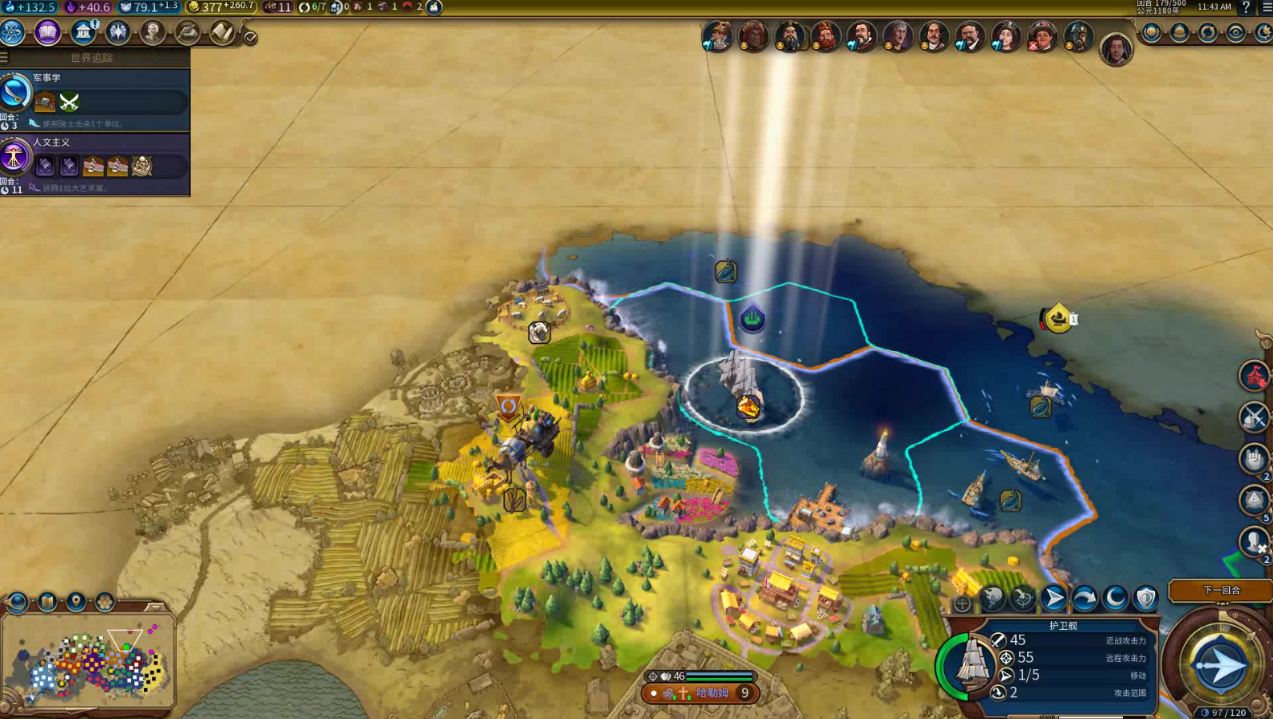1273x719 pixels.
Task: Toggle the world tracker checkmark button
Action: [250, 38]
